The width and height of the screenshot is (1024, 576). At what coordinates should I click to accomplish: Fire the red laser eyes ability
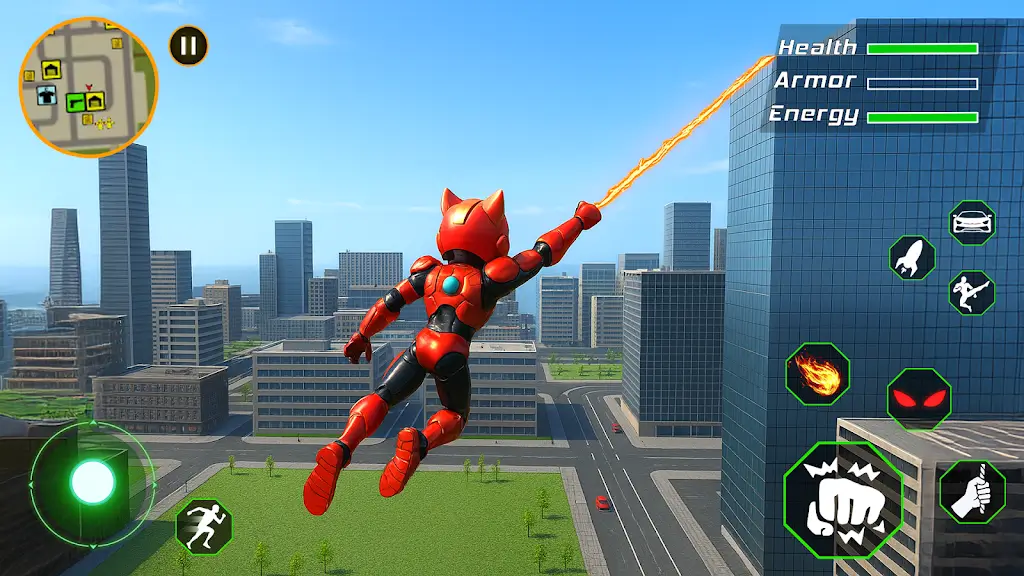(x=918, y=399)
